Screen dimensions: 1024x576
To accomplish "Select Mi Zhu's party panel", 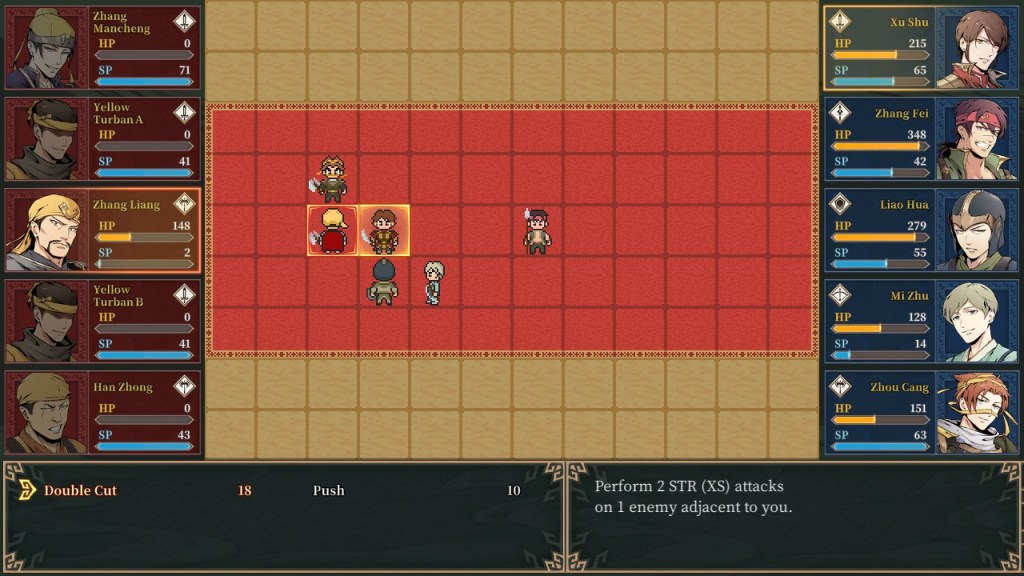I will [x=920, y=322].
